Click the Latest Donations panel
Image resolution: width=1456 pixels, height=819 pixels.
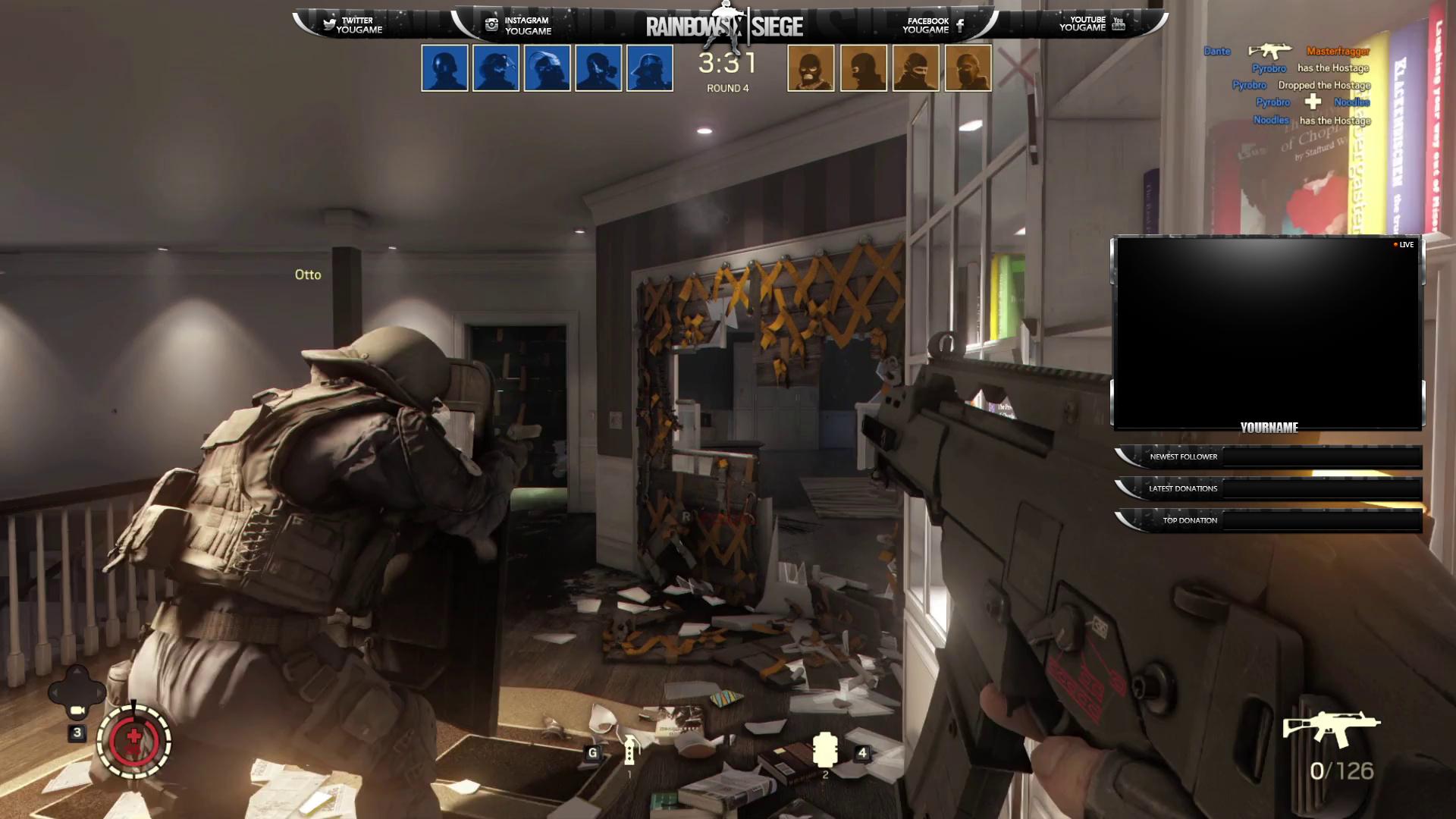pyautogui.click(x=1269, y=488)
